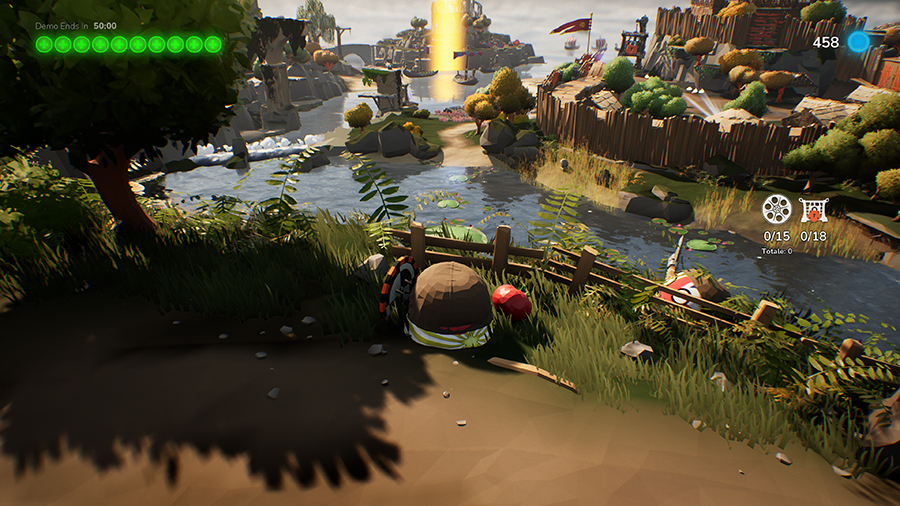Image resolution: width=900 pixels, height=506 pixels.
Task: Select the gate collectible tracker icon
Action: pyautogui.click(x=813, y=210)
